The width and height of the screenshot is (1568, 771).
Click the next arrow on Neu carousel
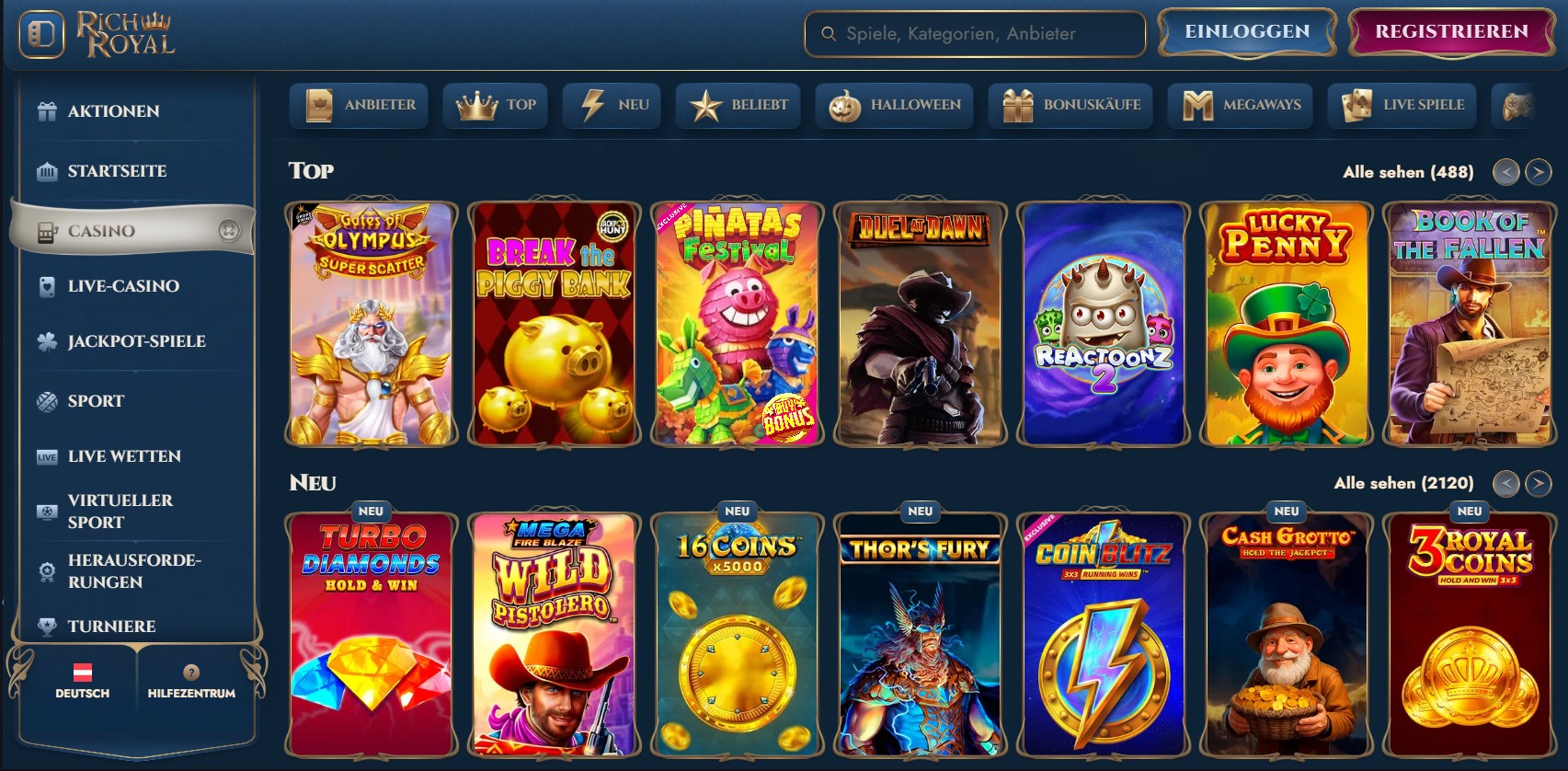[1539, 481]
